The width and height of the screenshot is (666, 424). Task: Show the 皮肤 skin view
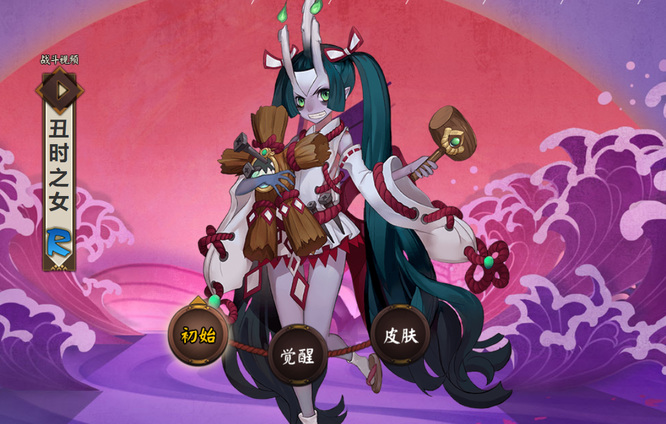pyautogui.click(x=400, y=334)
